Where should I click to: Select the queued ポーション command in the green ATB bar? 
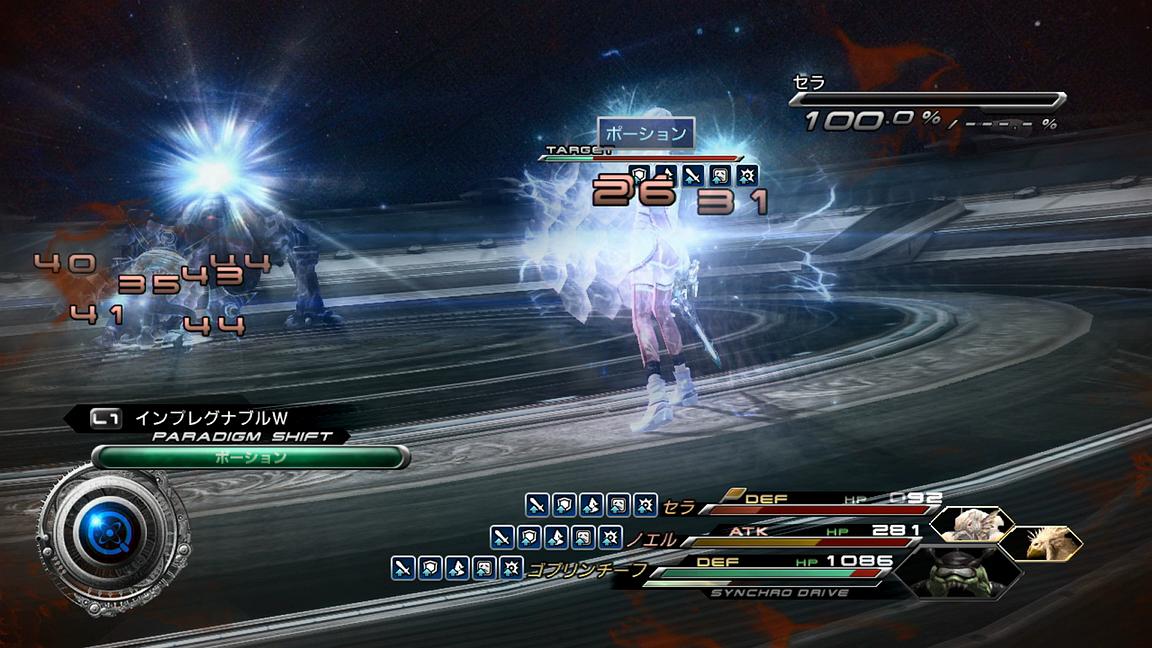pos(250,457)
